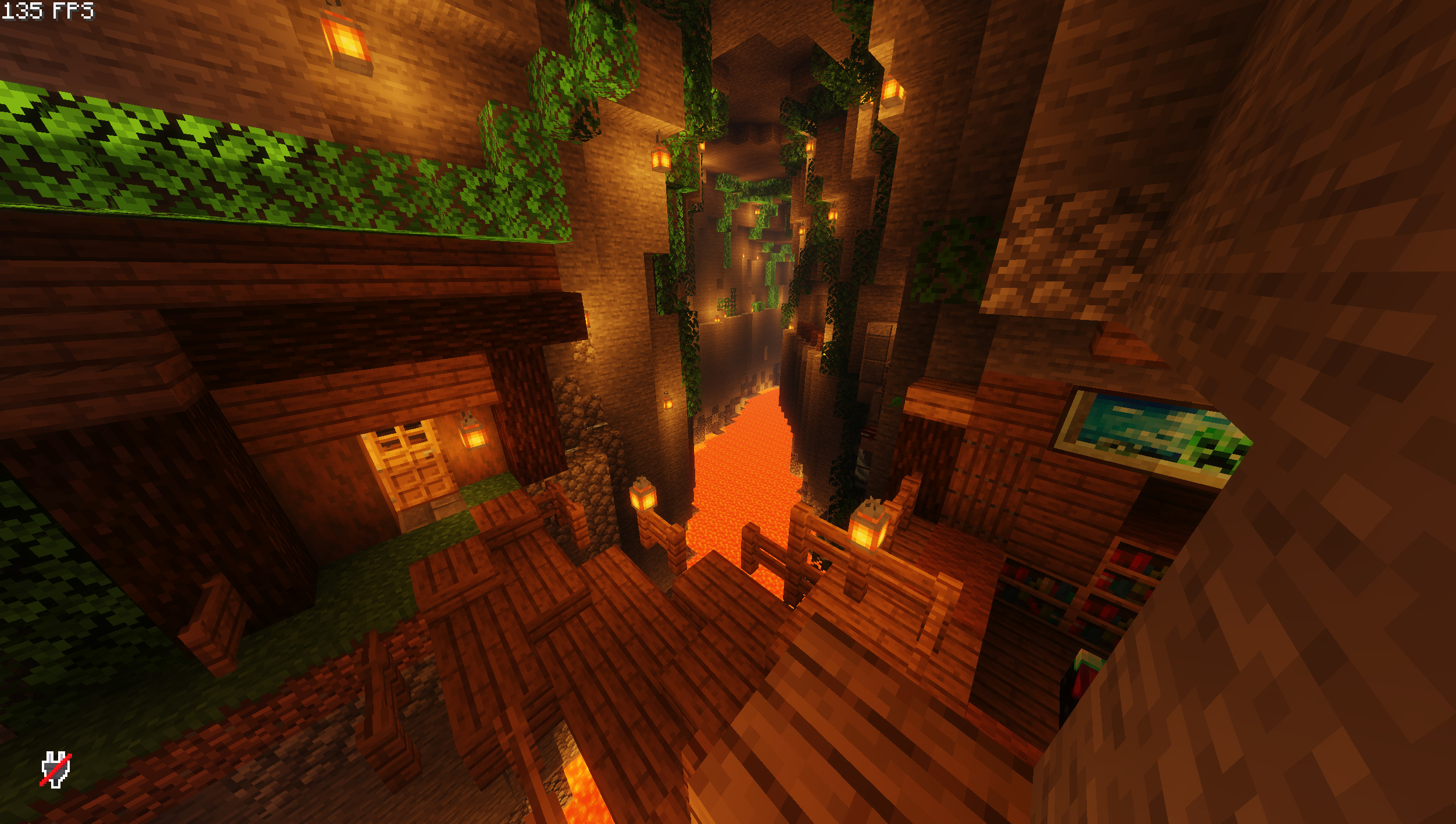Click the crossed-out plug voice chat icon

pyautogui.click(x=56, y=769)
